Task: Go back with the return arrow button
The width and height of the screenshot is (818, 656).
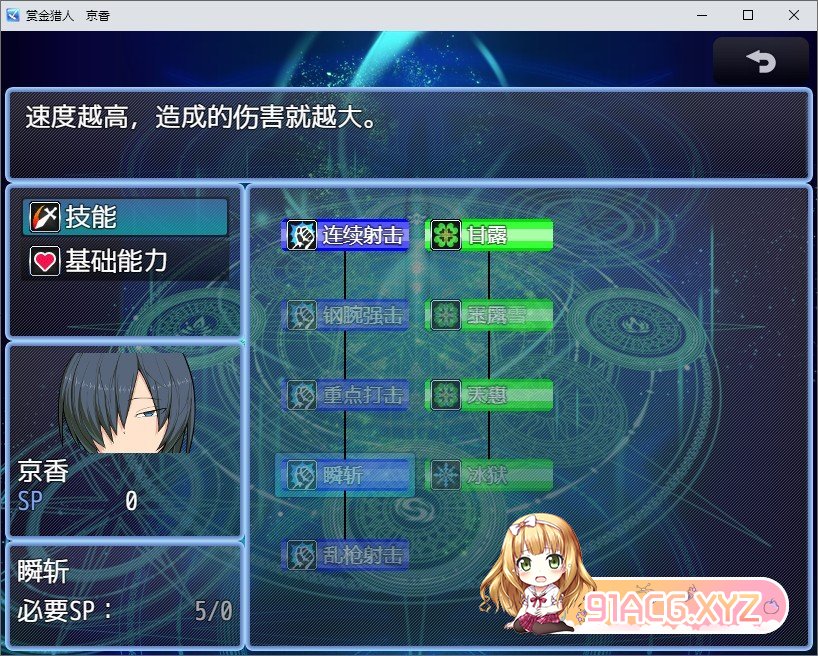Action: coord(760,62)
